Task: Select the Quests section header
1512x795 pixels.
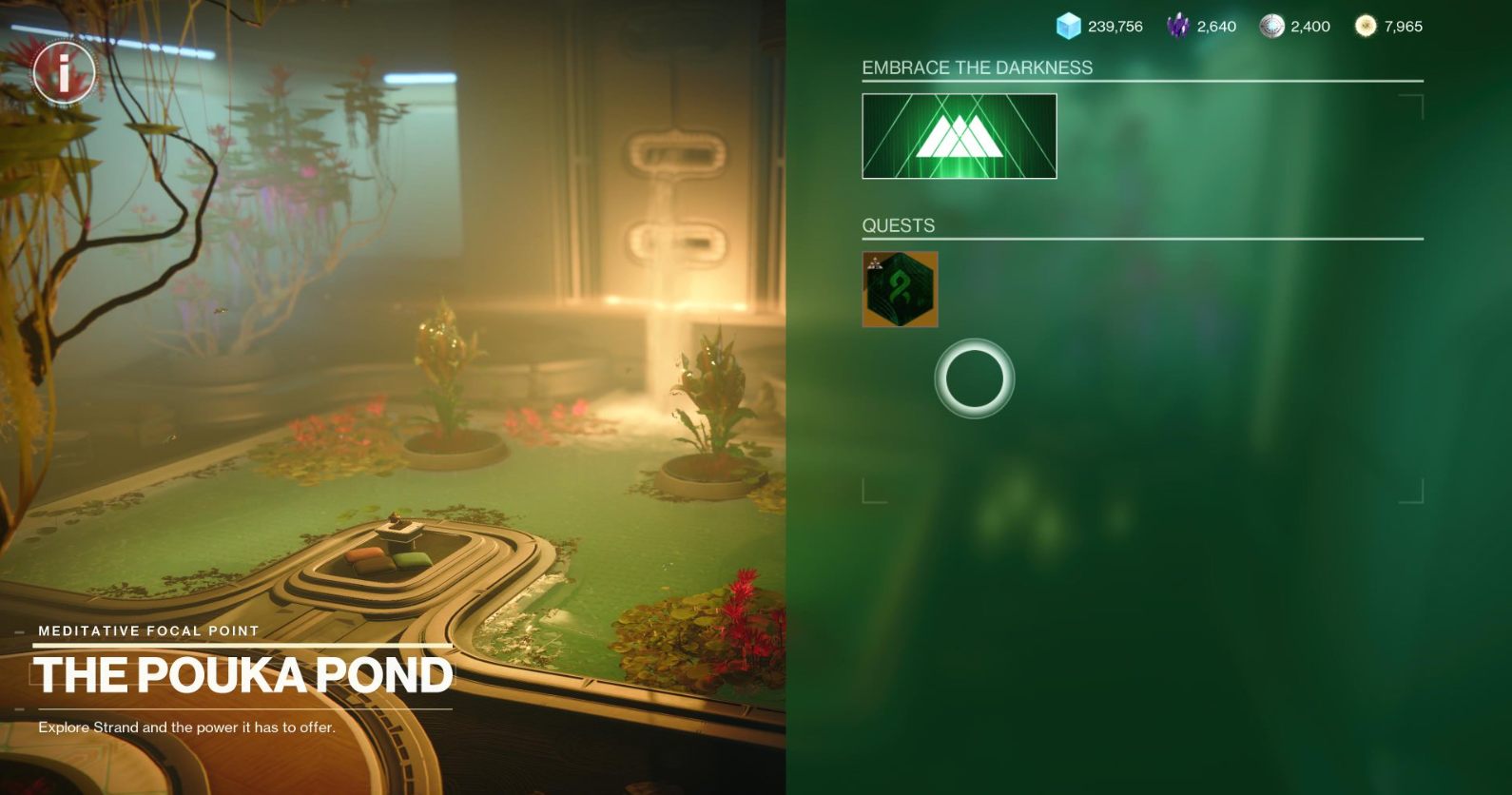Action: [897, 224]
